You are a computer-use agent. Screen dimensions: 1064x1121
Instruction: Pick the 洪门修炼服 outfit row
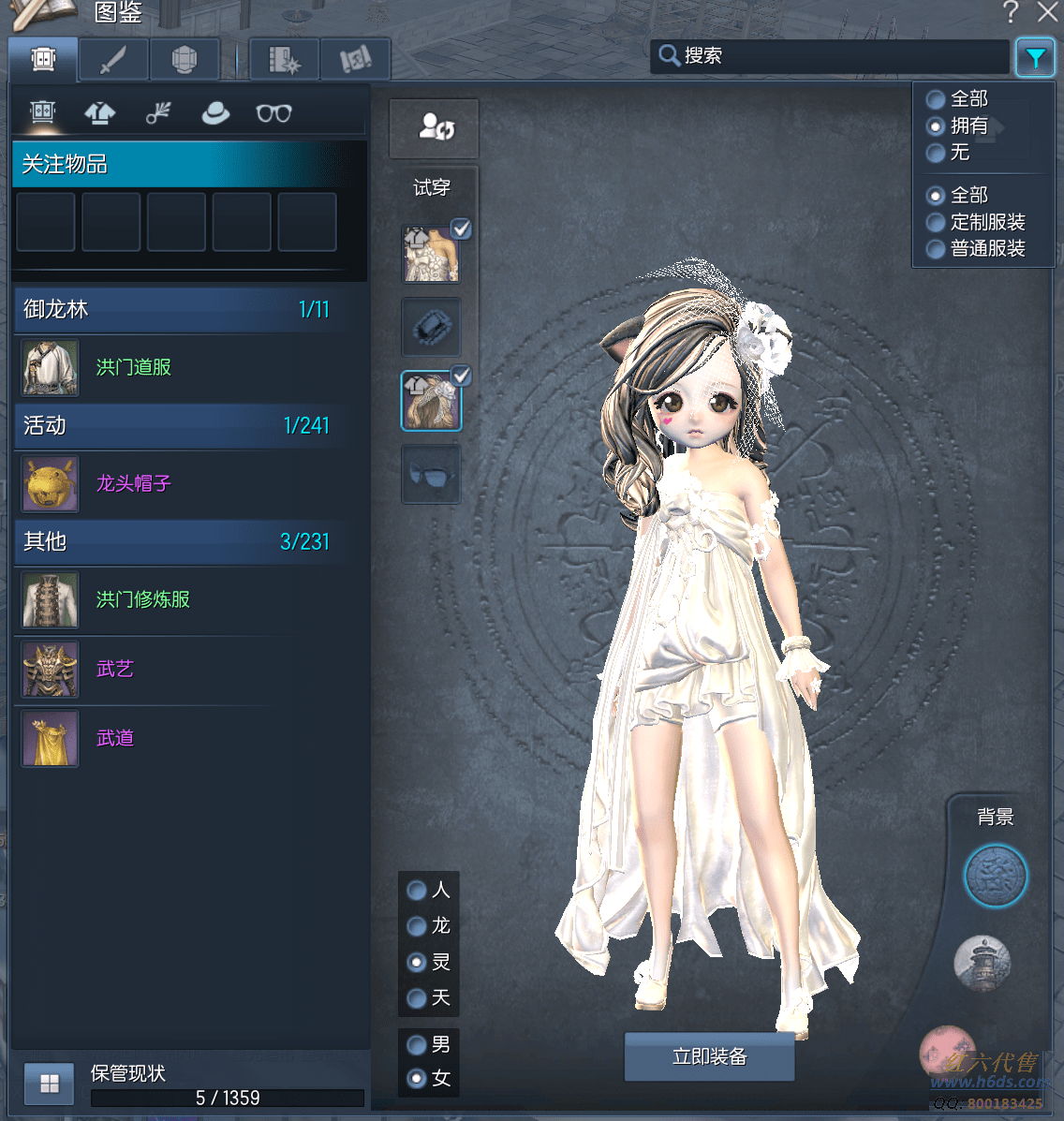[142, 599]
